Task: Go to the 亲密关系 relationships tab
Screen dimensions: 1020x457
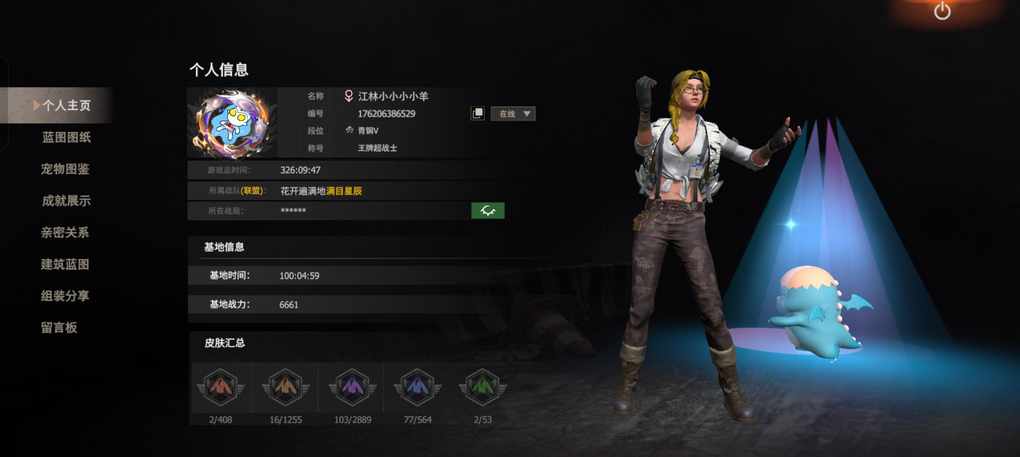Action: [x=66, y=232]
